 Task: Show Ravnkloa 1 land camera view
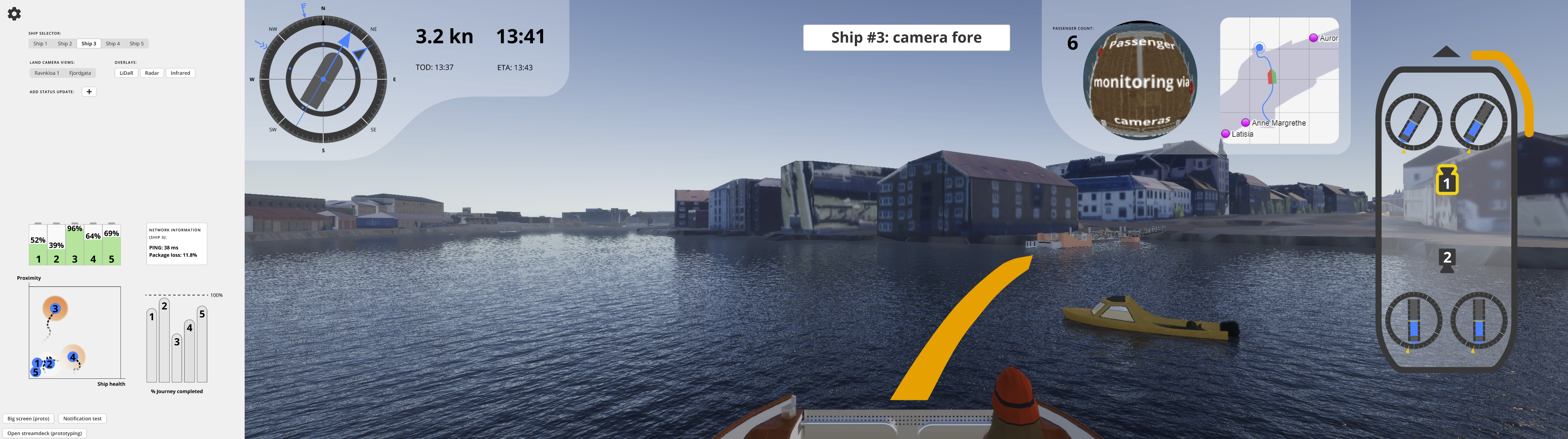click(x=47, y=73)
